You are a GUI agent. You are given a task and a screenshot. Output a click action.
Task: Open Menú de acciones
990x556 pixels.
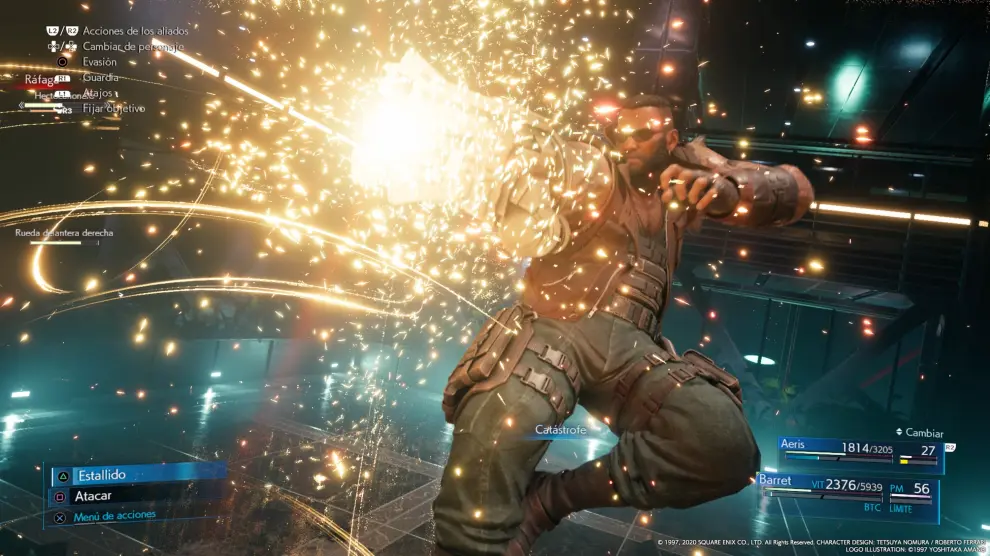[115, 516]
